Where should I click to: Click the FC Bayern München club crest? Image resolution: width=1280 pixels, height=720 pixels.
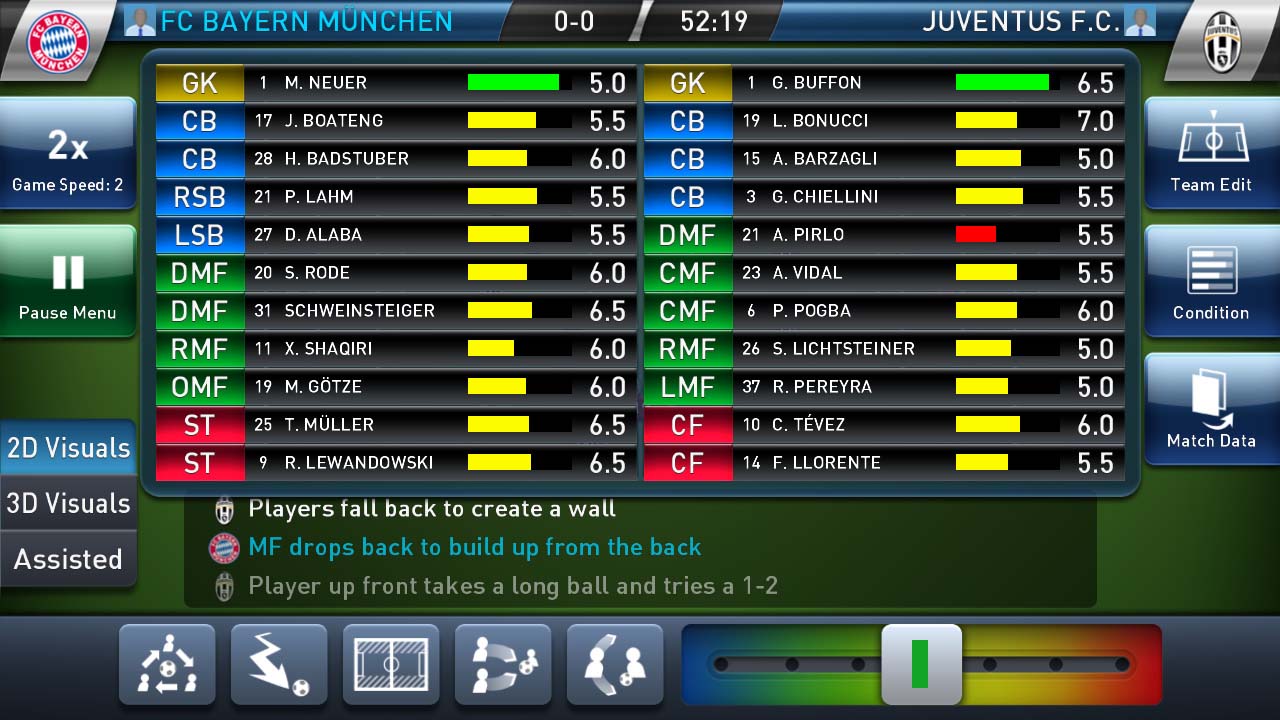(59, 40)
